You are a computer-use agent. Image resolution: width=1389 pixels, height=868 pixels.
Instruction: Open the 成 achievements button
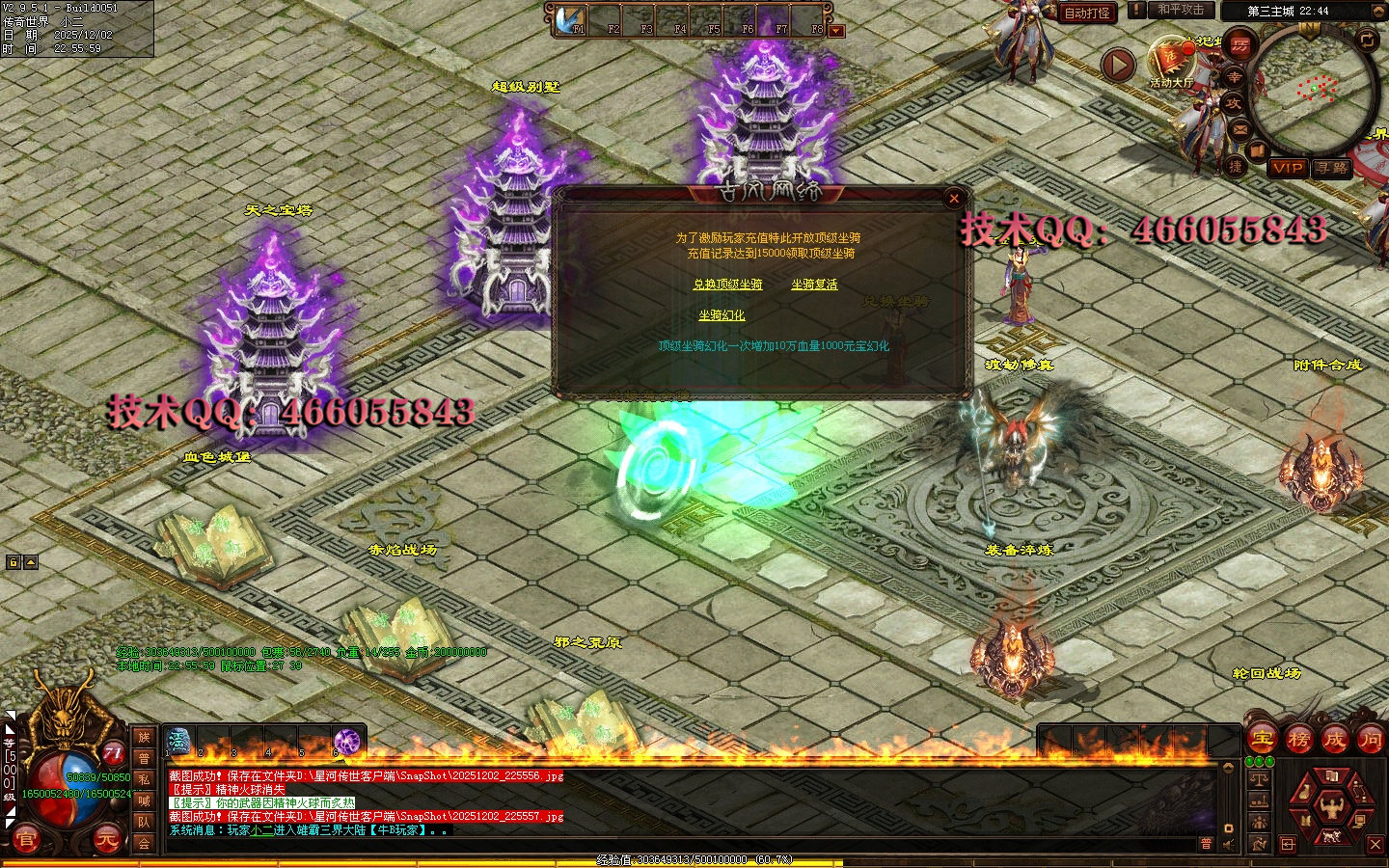coord(1334,740)
